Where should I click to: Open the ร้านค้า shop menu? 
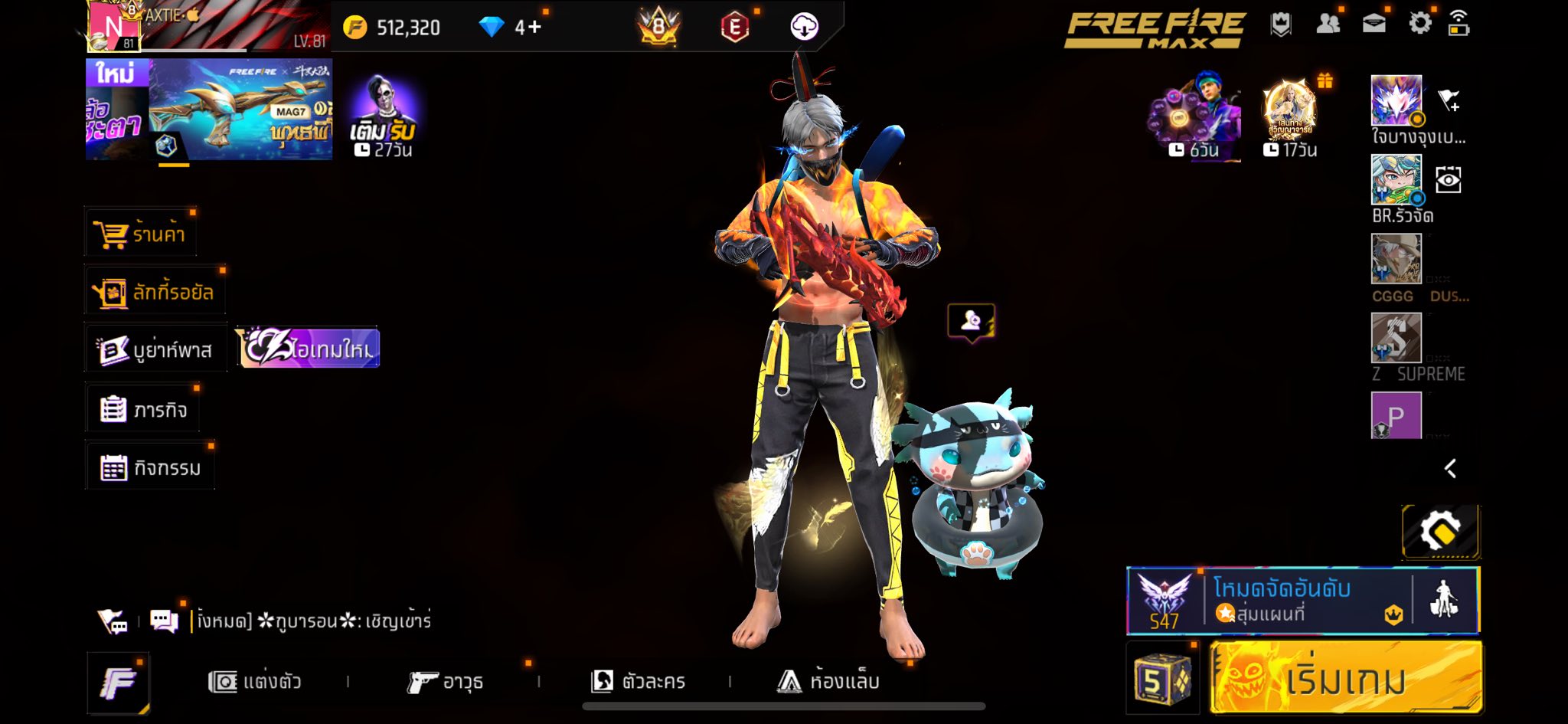point(141,233)
